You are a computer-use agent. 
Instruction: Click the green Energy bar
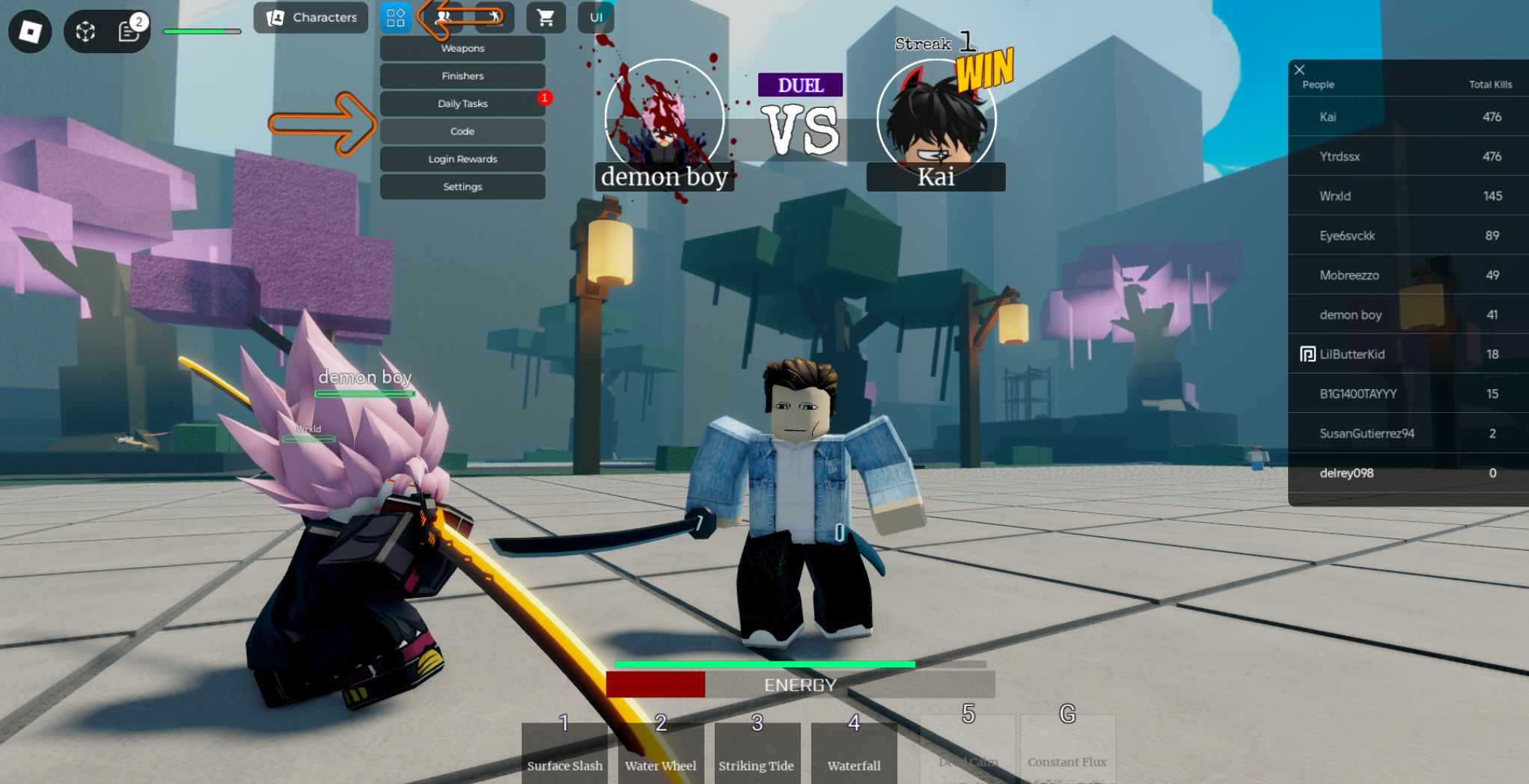(765, 663)
